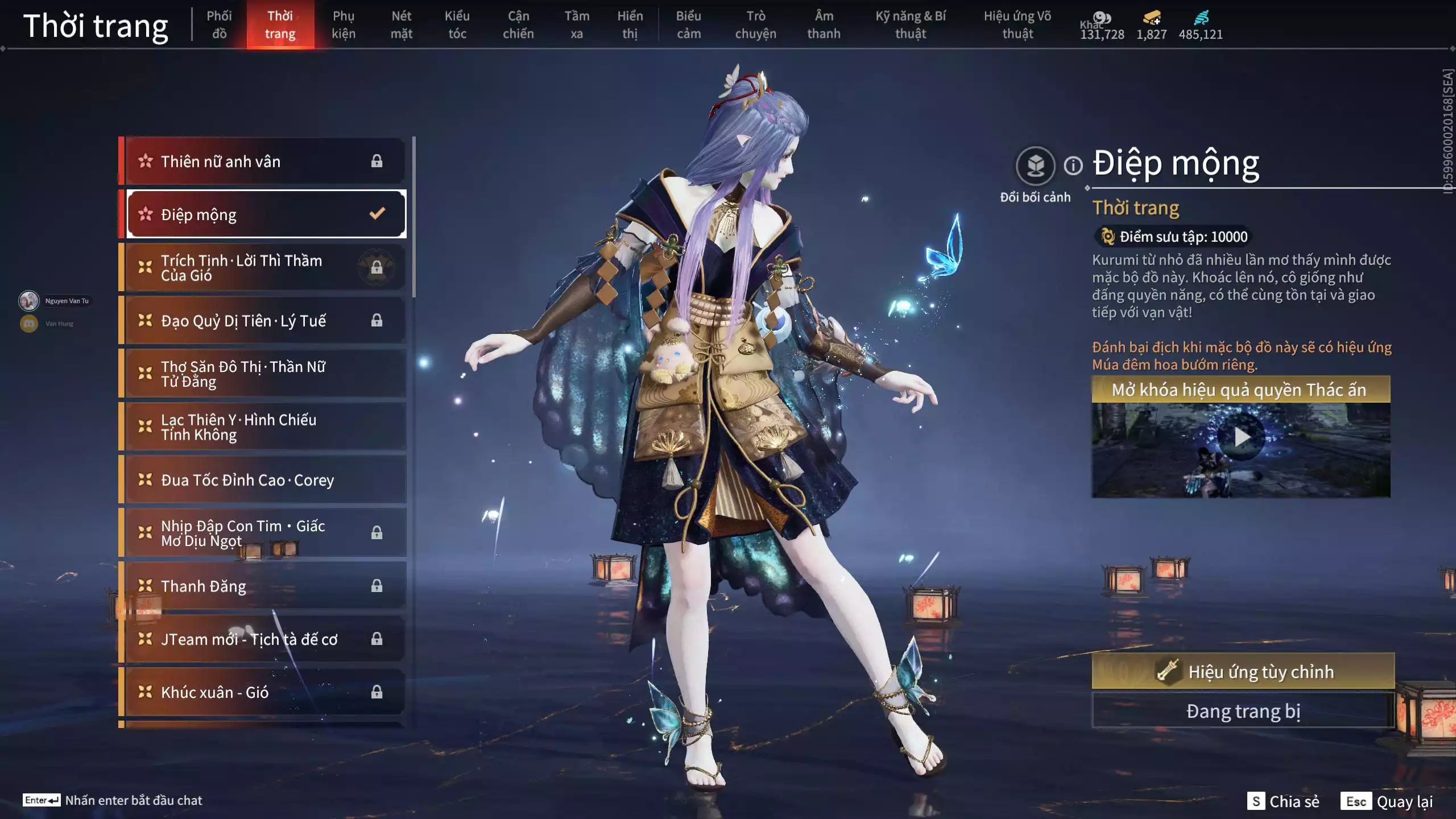Screen dimensions: 1456x819
Task: Select the Kiểu tóc tab
Action: [x=457, y=24]
